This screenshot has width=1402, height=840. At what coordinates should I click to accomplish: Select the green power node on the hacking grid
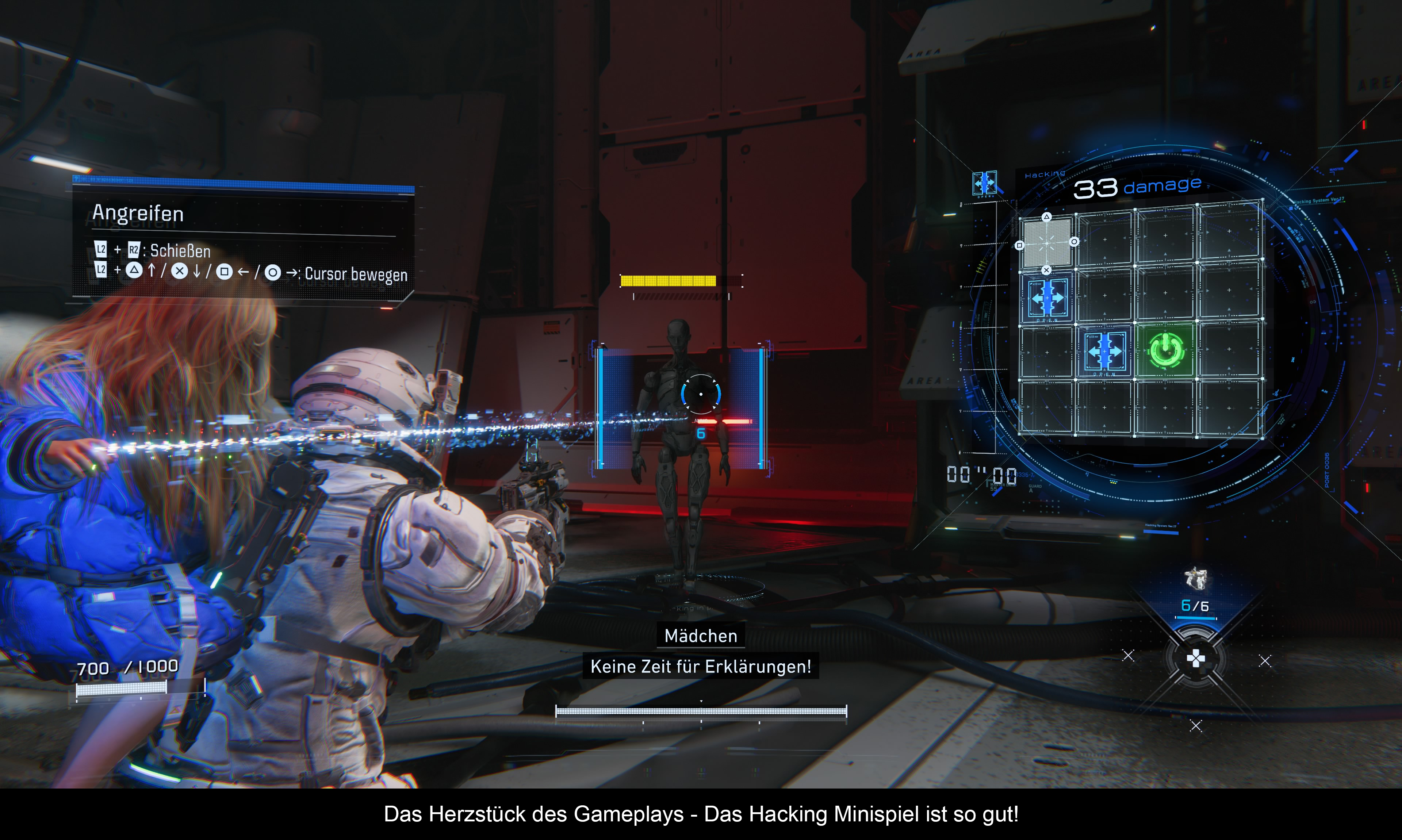tap(1165, 351)
